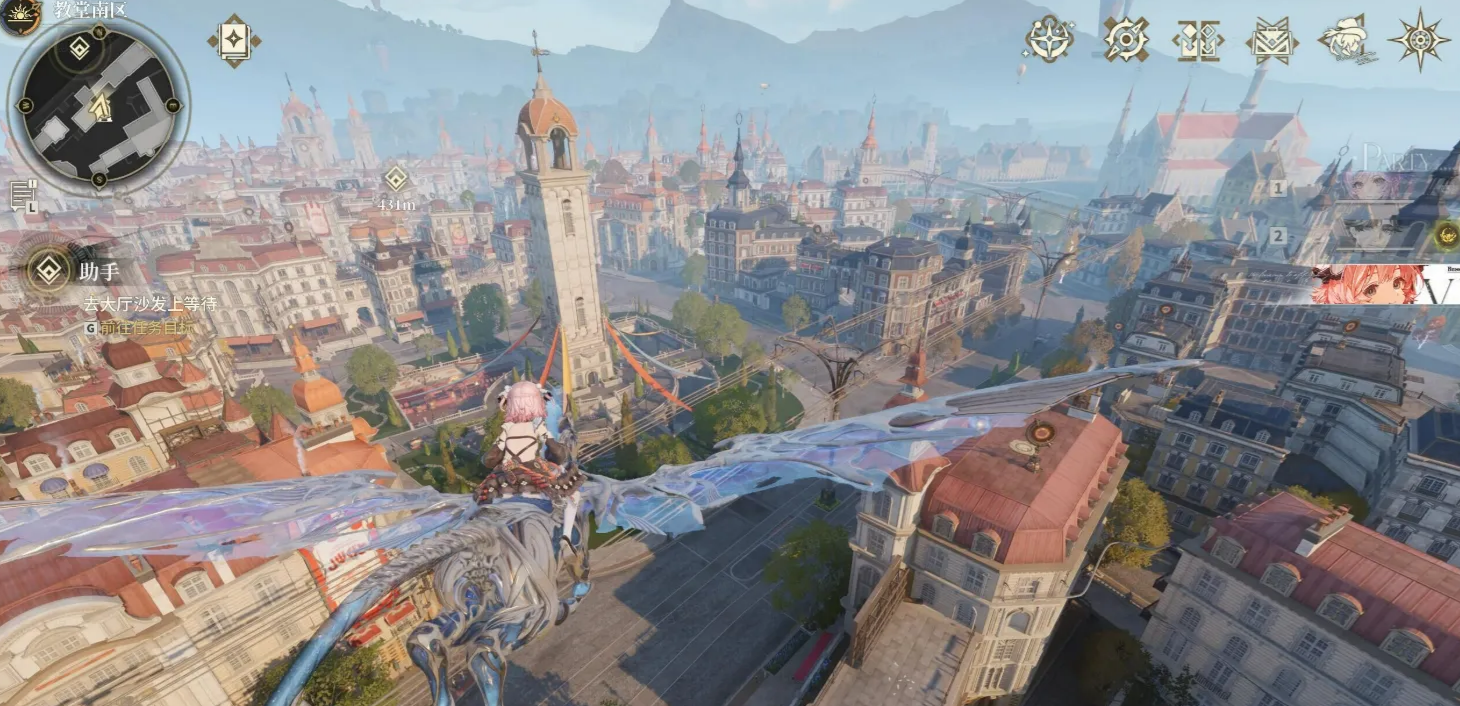Image resolution: width=1460 pixels, height=706 pixels.
Task: Open the quest log list icon
Action: [23, 195]
